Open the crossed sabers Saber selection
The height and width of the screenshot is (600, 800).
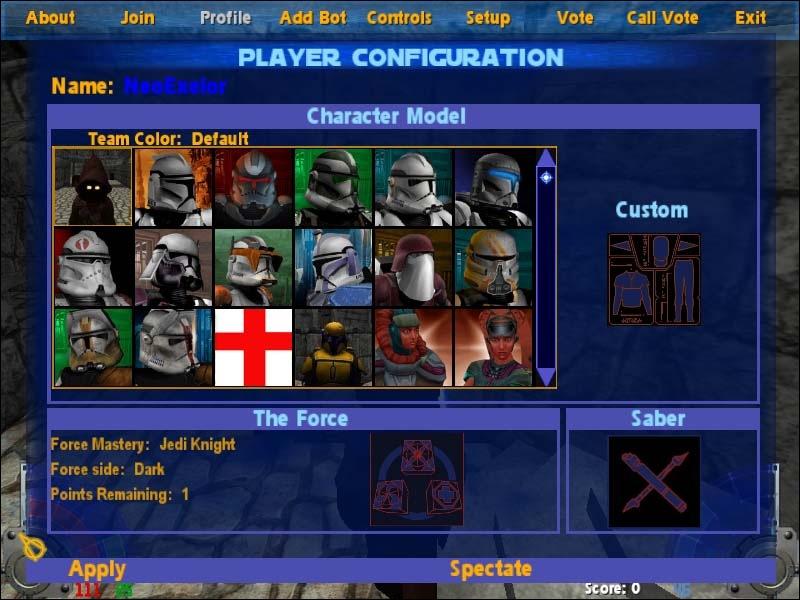[x=655, y=481]
